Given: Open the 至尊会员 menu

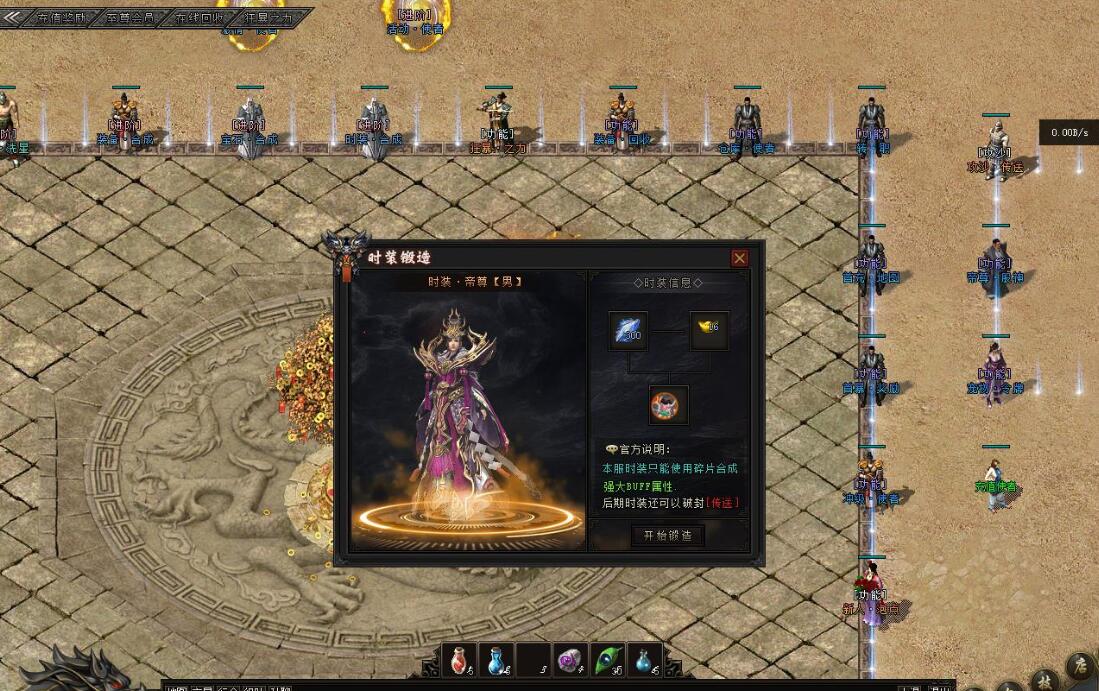Looking at the screenshot, I should pos(131,18).
